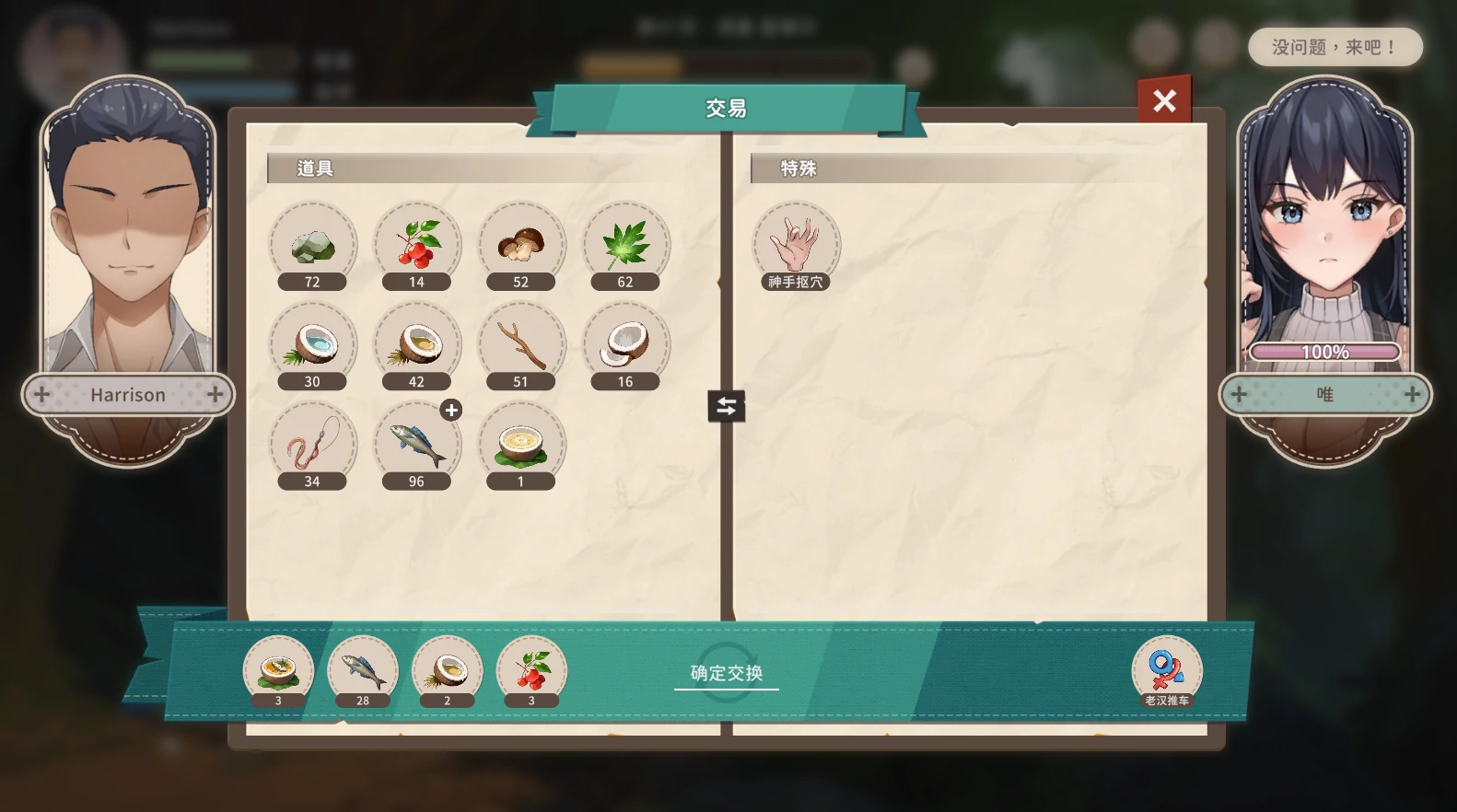Click the plus badge on the fish slot

click(451, 411)
